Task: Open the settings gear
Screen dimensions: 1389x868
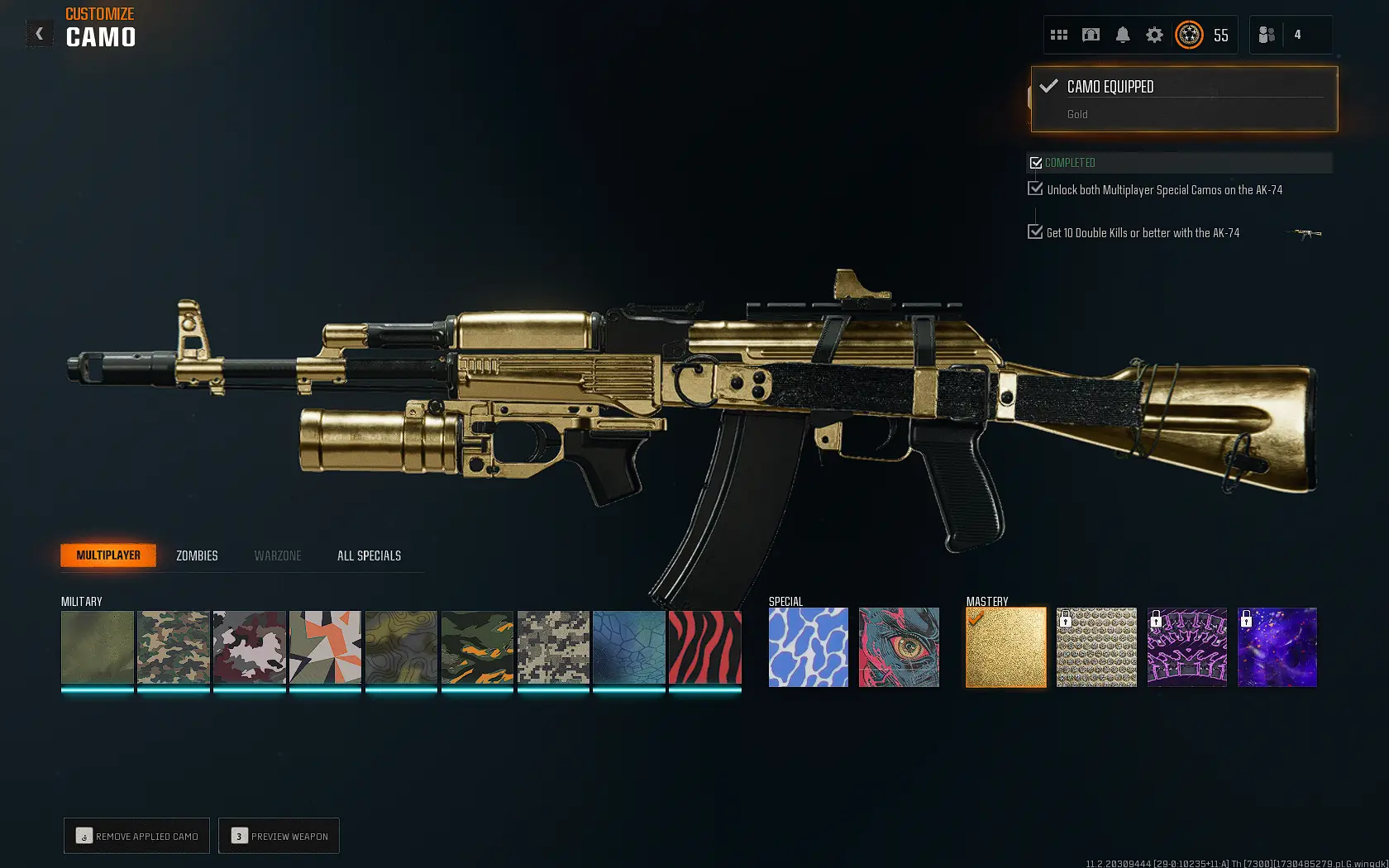Action: click(x=1153, y=35)
